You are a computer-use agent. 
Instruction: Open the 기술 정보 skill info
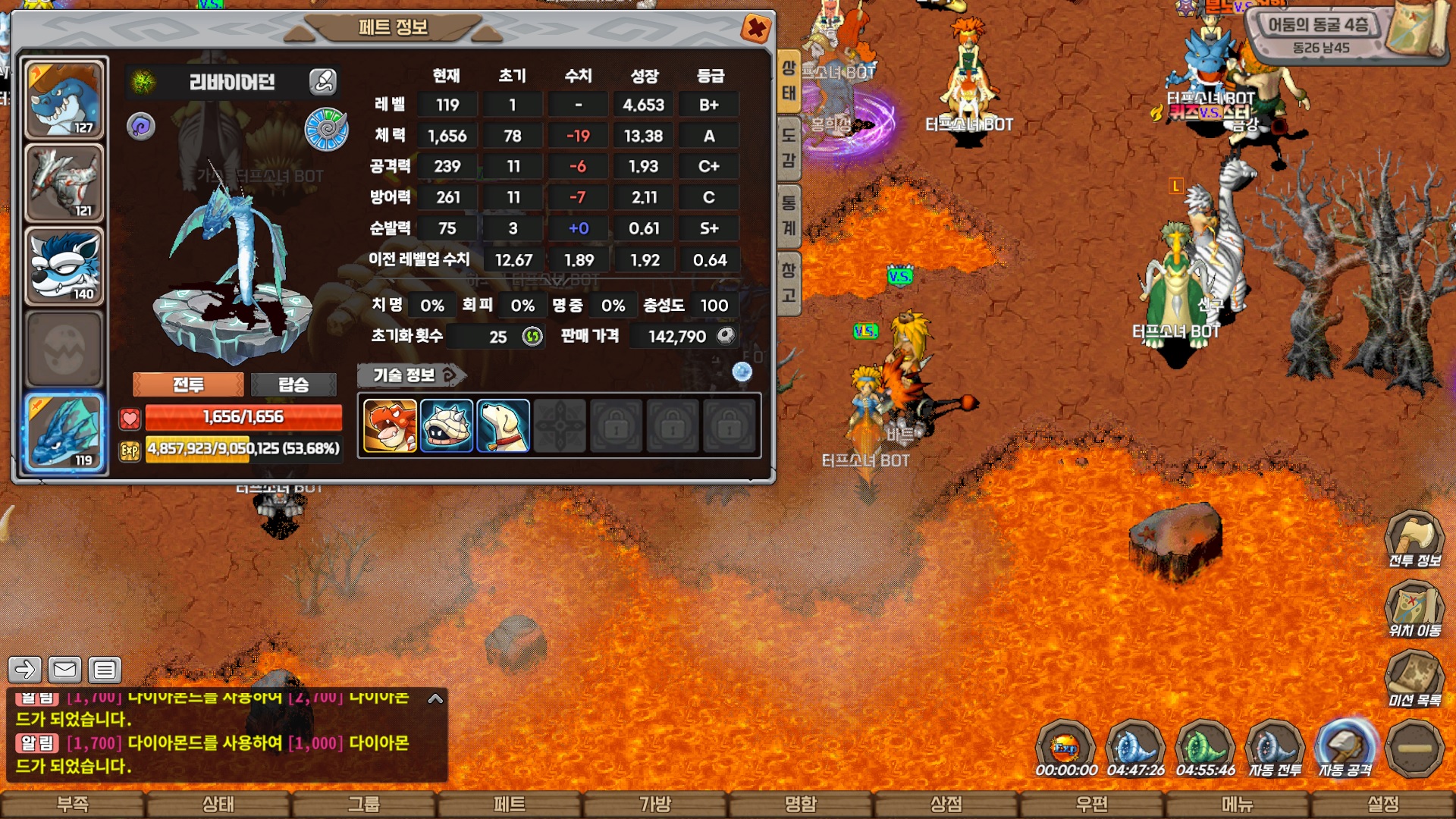(411, 375)
